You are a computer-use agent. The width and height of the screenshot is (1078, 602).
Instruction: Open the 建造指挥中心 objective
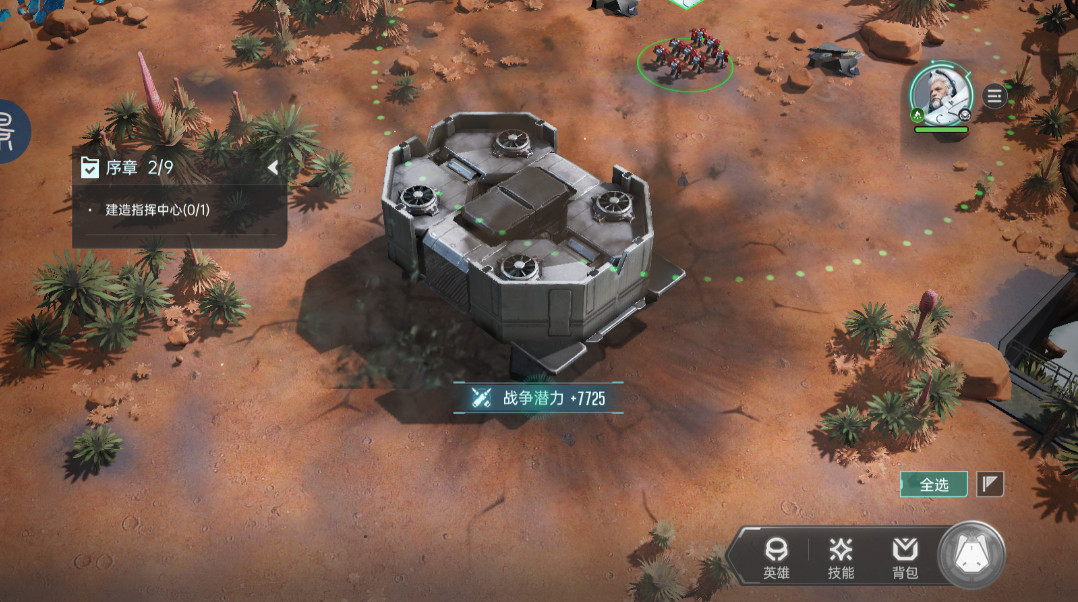pyautogui.click(x=164, y=211)
